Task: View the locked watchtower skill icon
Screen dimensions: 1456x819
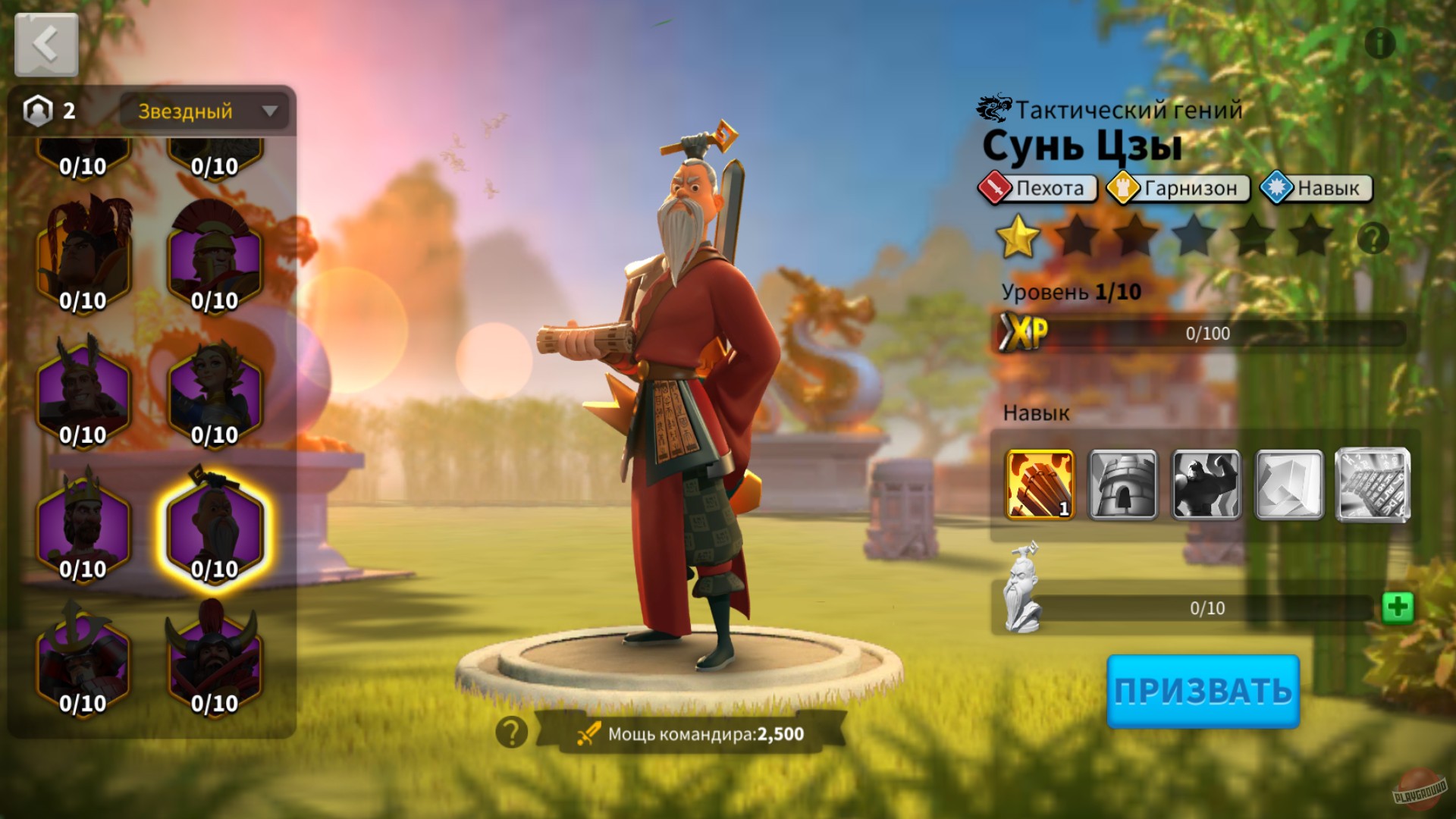Action: 1122,484
